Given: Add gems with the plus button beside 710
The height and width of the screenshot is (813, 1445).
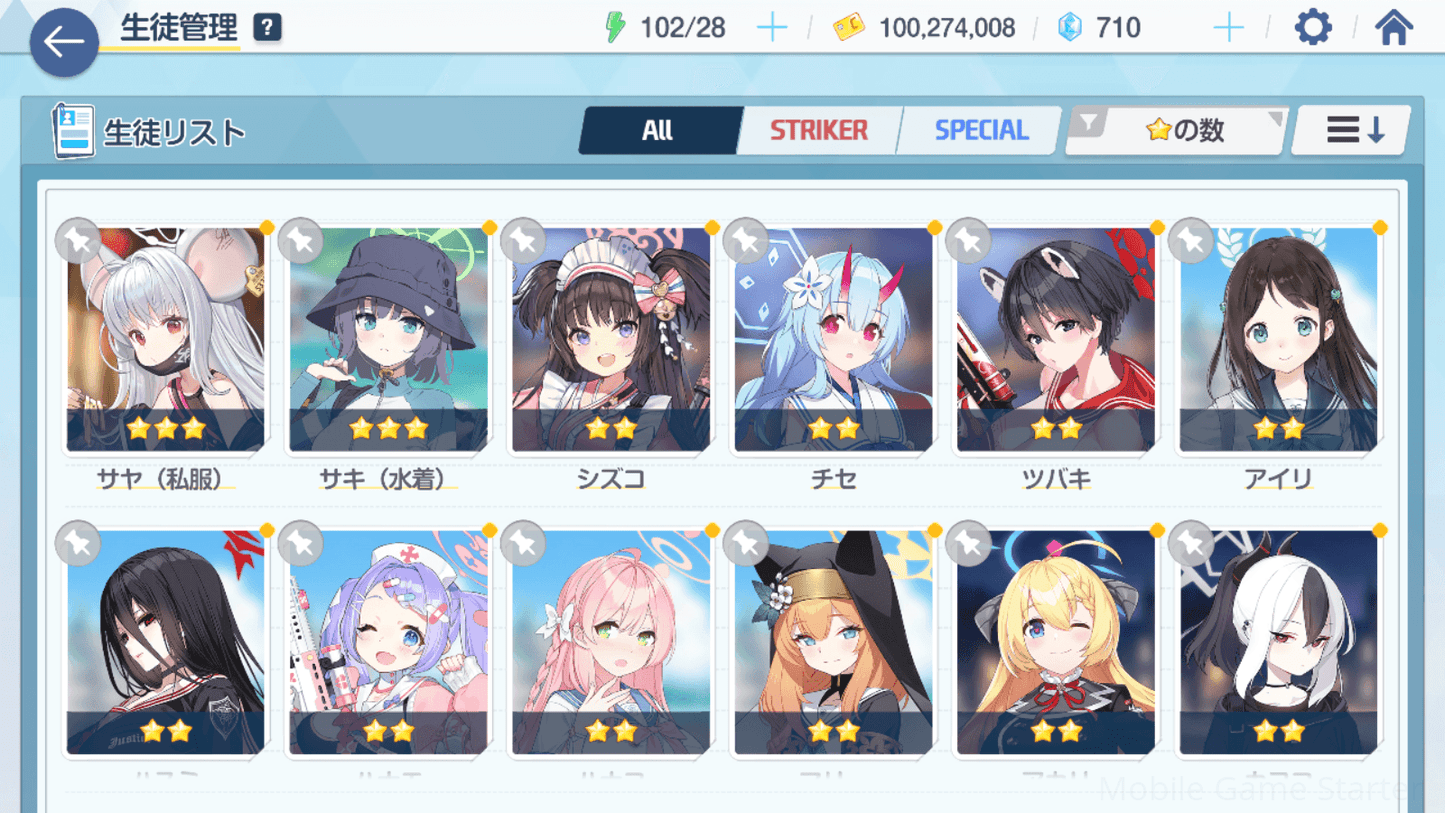Looking at the screenshot, I should coord(1228,28).
